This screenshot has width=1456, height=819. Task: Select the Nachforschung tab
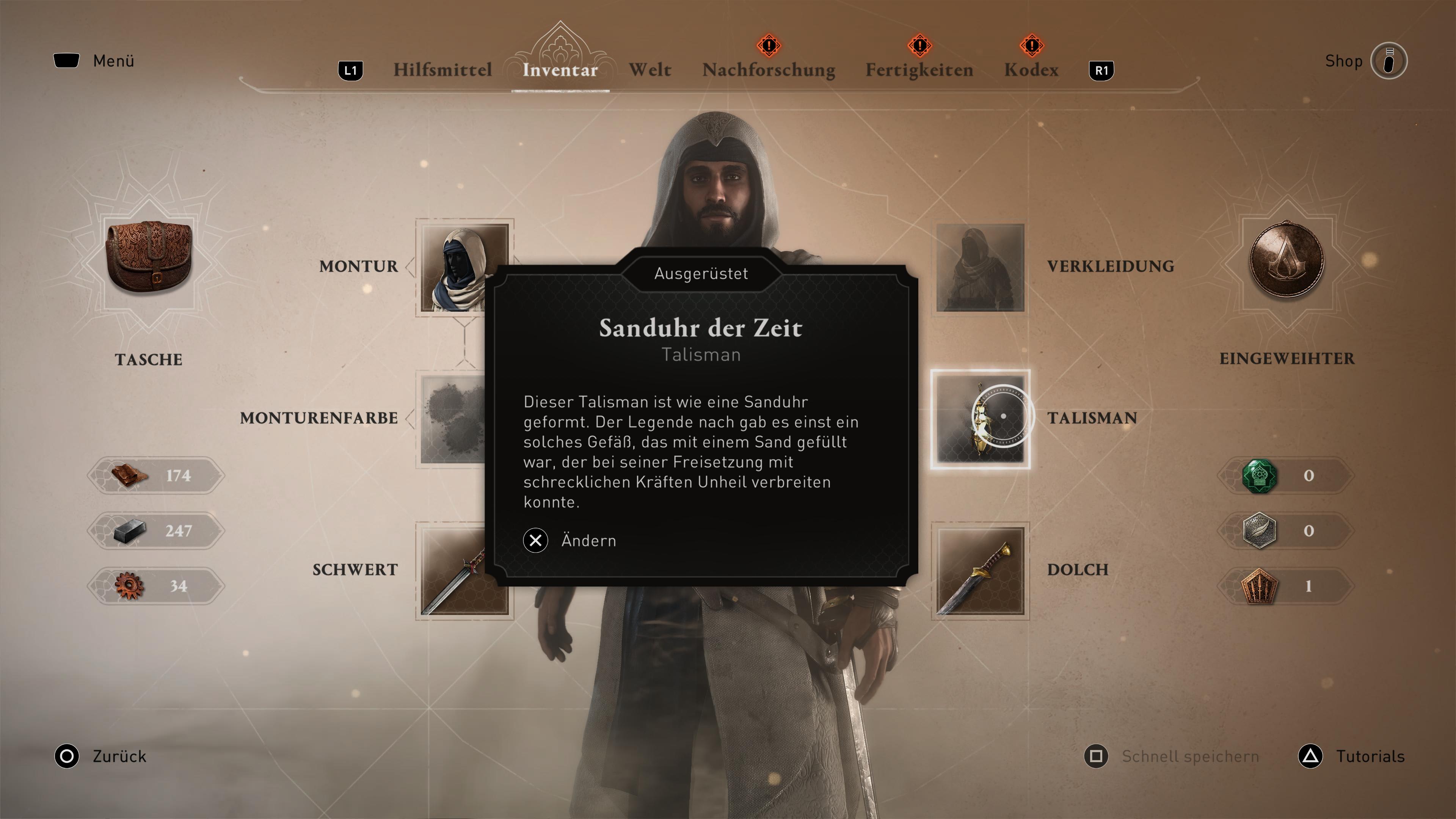tap(769, 70)
